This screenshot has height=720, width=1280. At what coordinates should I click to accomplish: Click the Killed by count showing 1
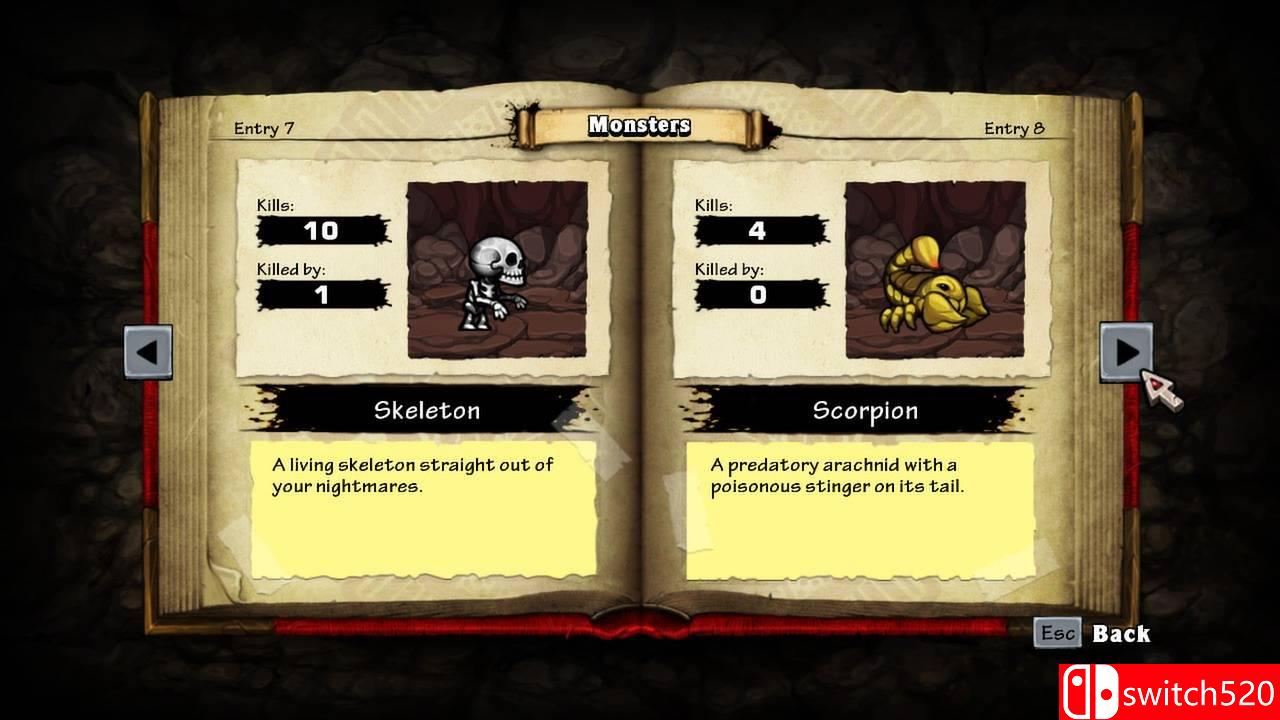click(322, 294)
